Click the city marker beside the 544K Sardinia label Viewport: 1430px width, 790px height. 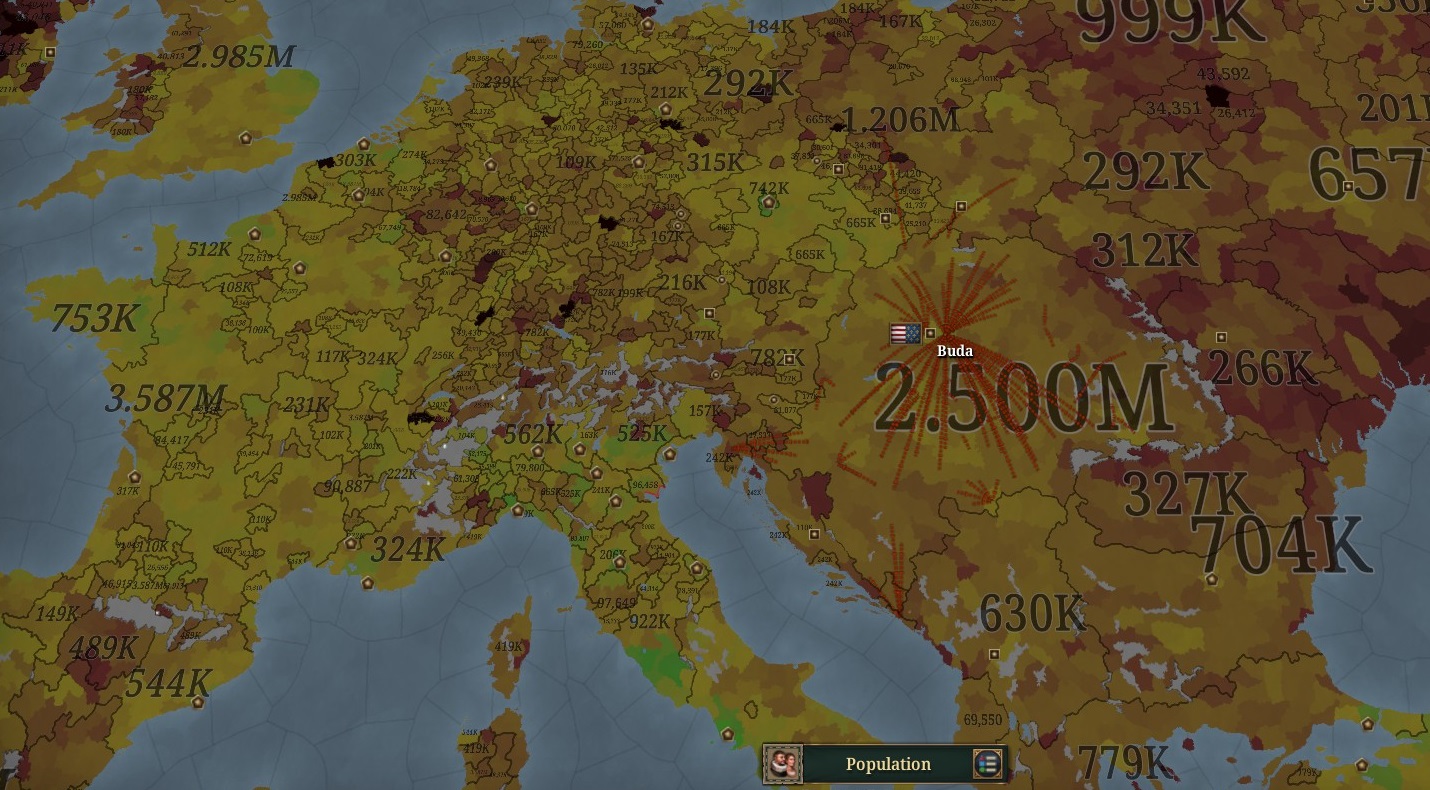198,702
